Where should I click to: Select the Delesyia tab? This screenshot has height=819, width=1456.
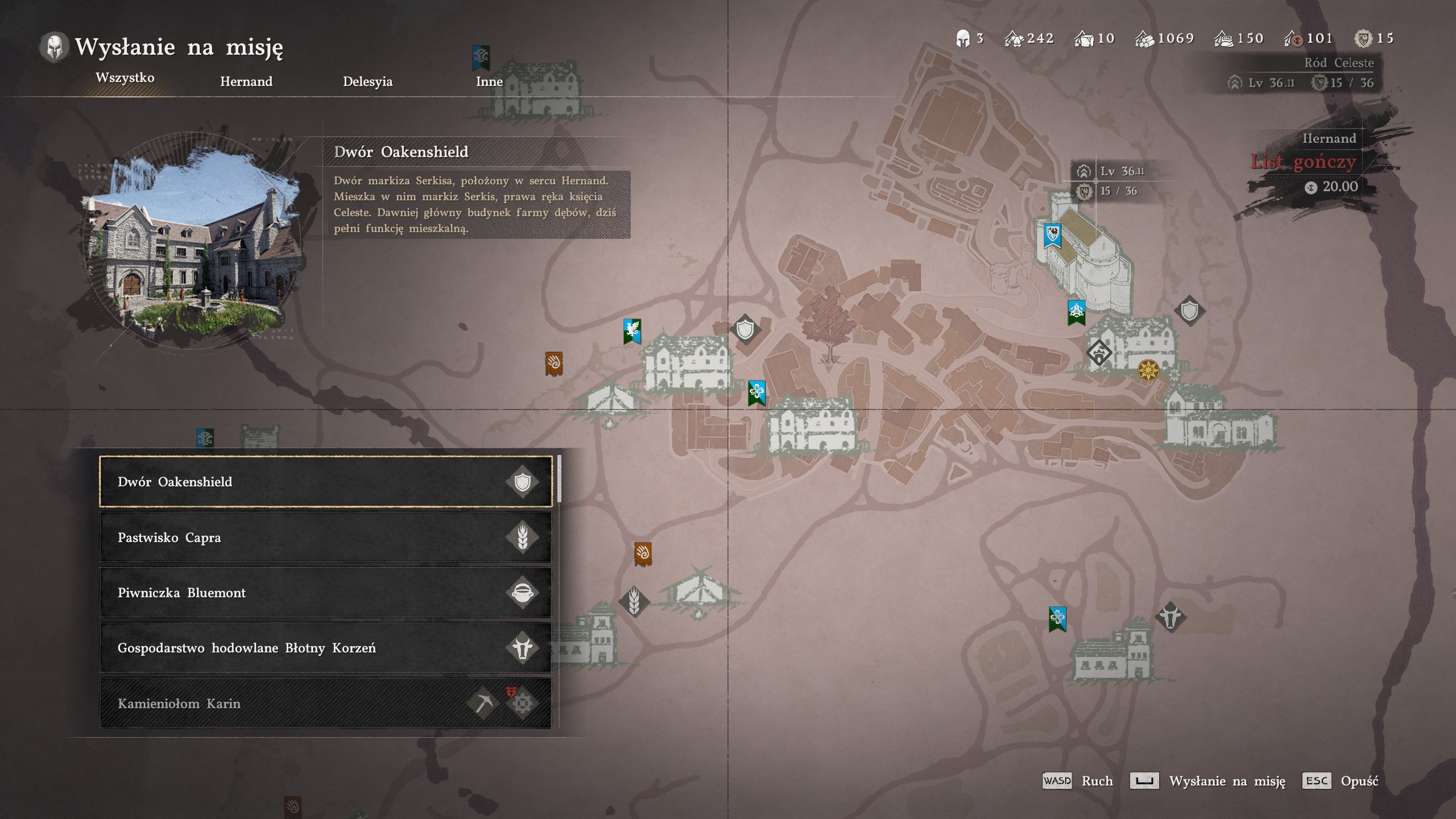[367, 81]
